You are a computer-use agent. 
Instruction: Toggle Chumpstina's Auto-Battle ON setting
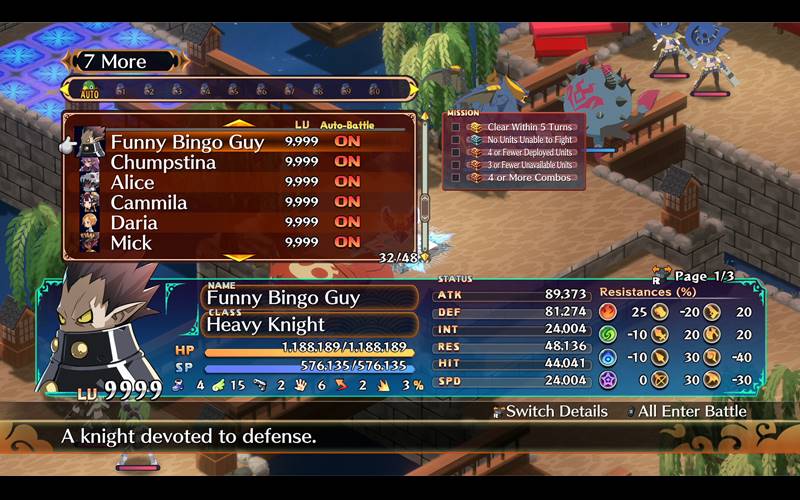click(x=347, y=162)
